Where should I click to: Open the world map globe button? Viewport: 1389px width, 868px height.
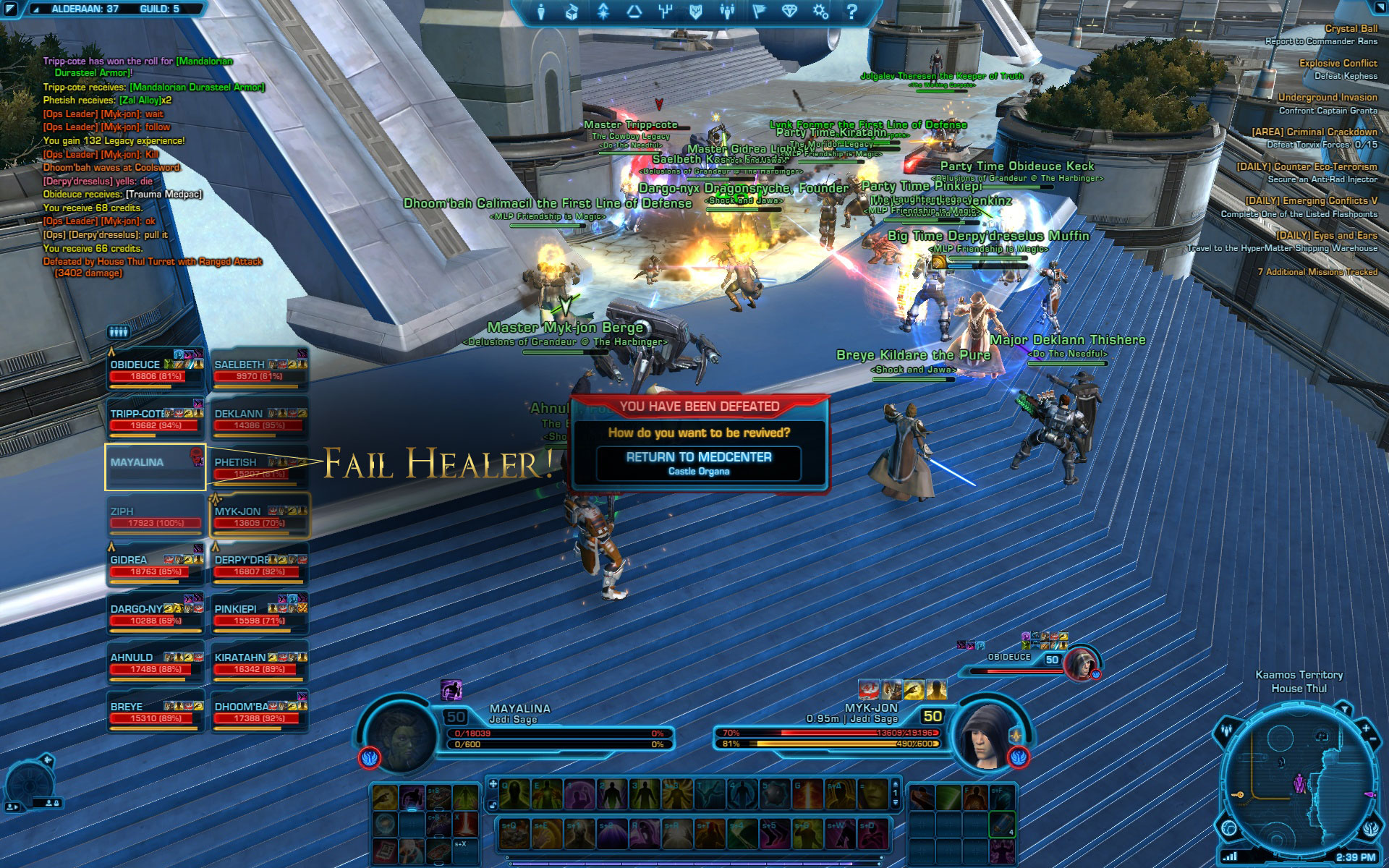(1229, 827)
